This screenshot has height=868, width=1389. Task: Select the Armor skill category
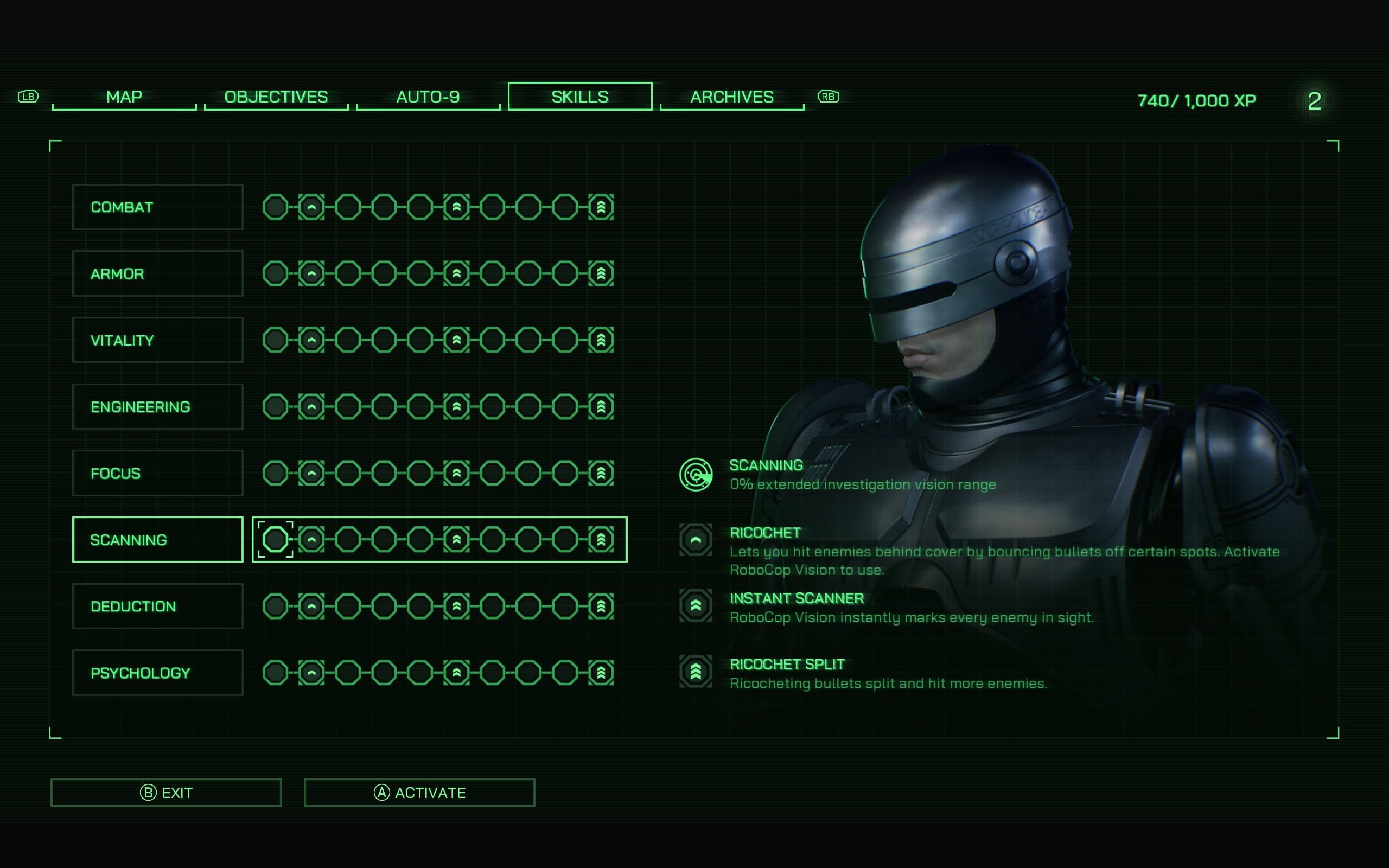[x=158, y=274]
